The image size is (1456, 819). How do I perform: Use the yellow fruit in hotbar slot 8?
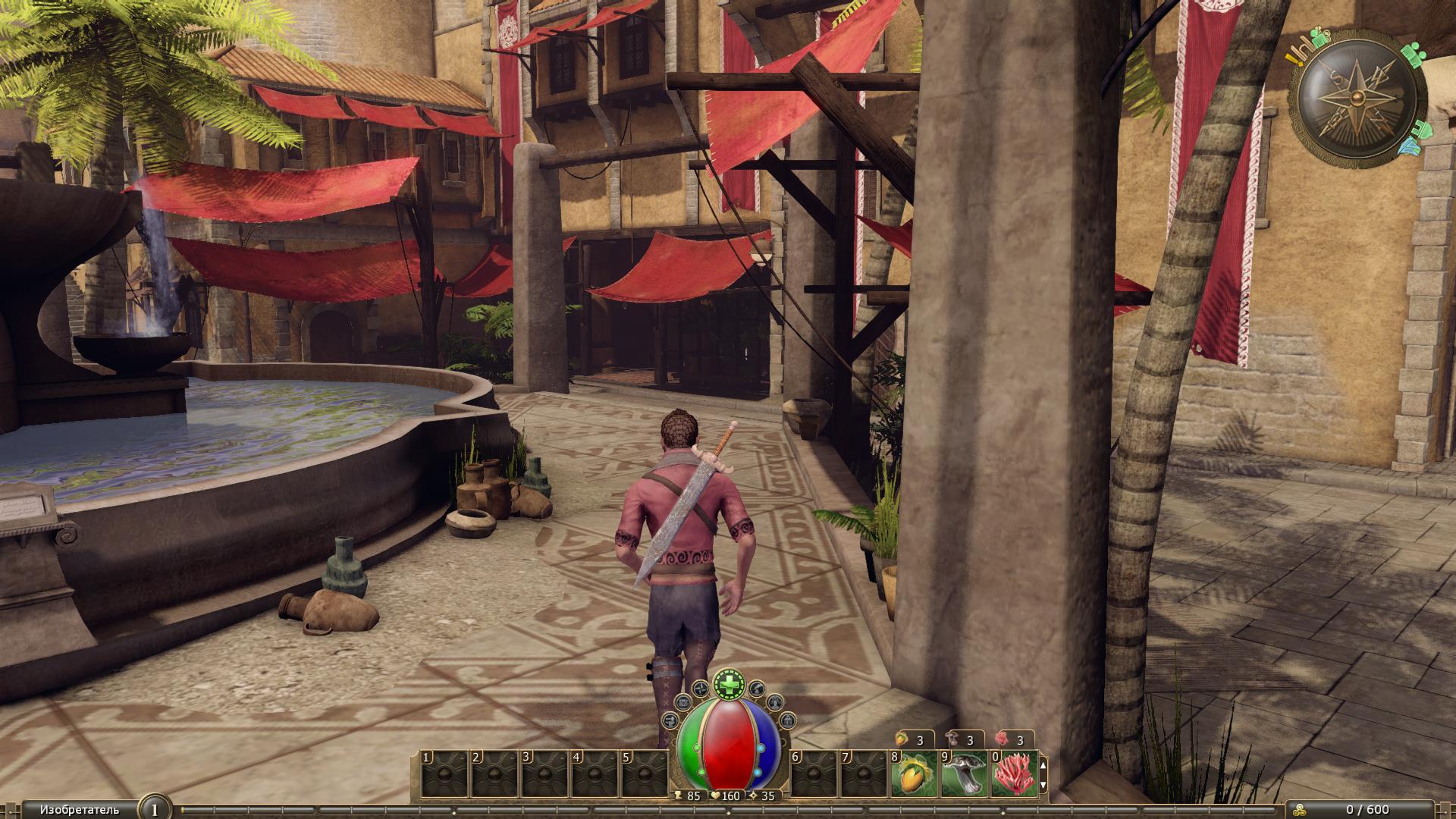pyautogui.click(x=914, y=774)
